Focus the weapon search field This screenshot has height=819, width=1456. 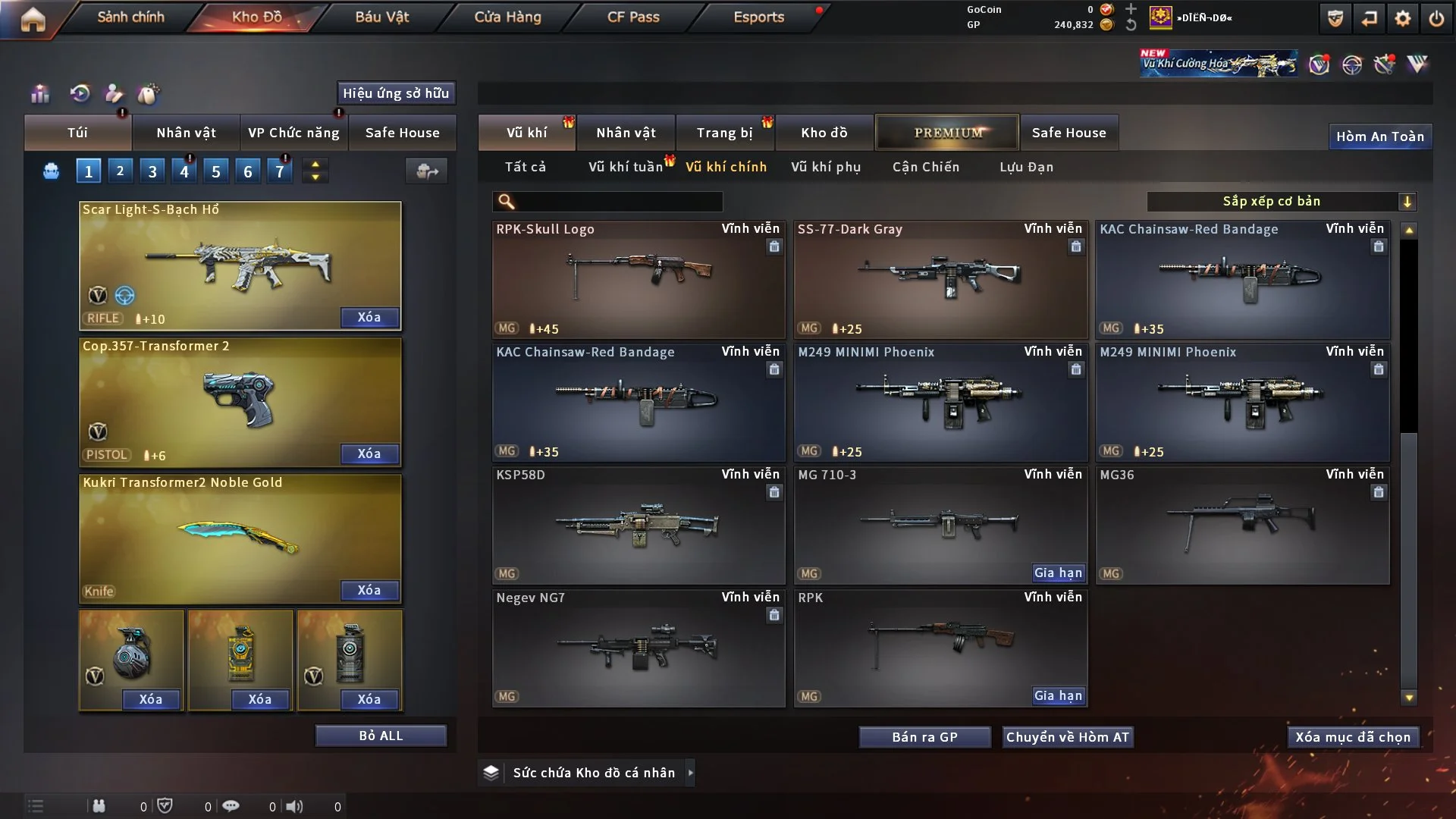point(618,201)
